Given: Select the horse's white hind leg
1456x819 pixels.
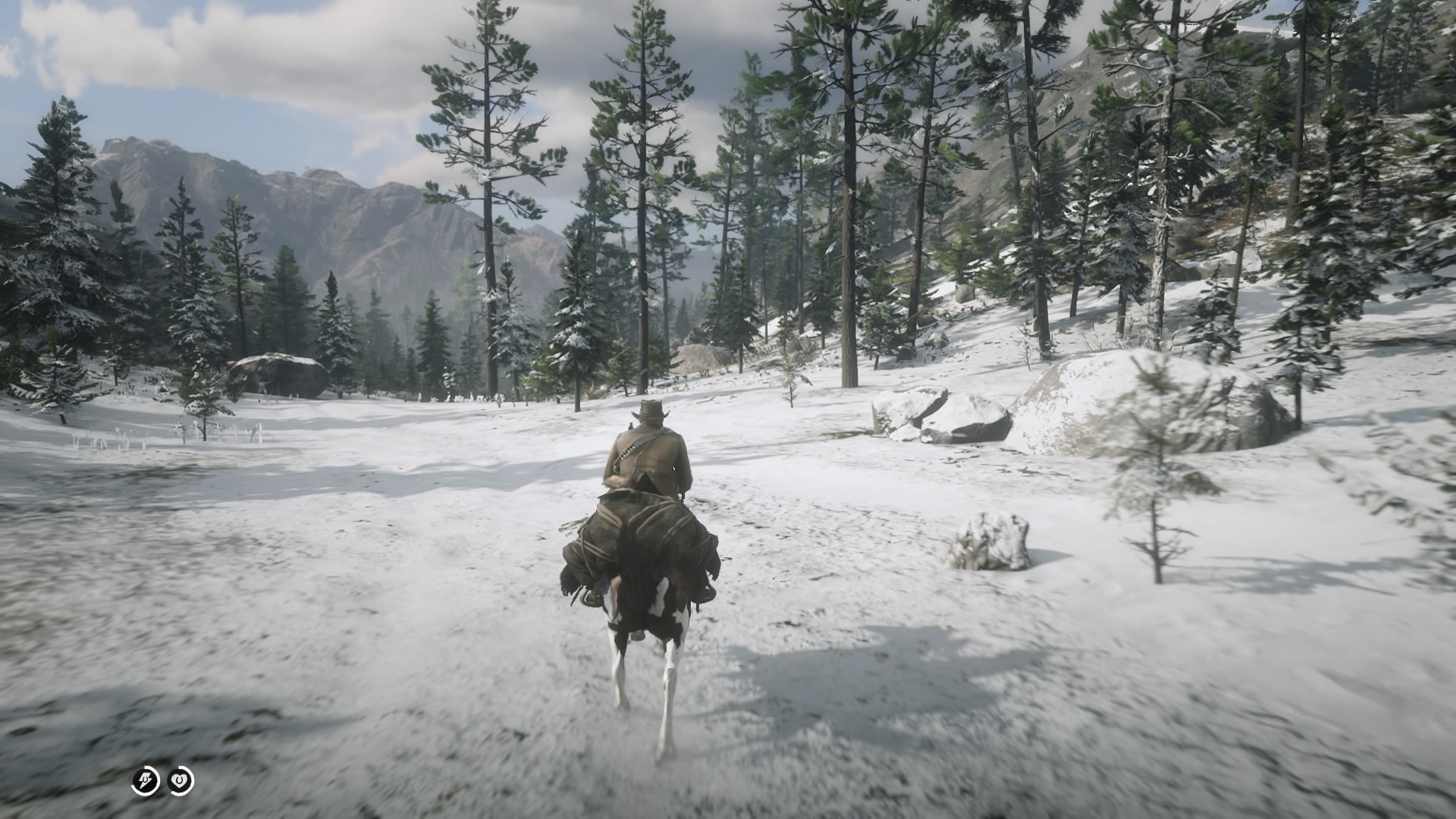Looking at the screenshot, I should [x=666, y=682].
